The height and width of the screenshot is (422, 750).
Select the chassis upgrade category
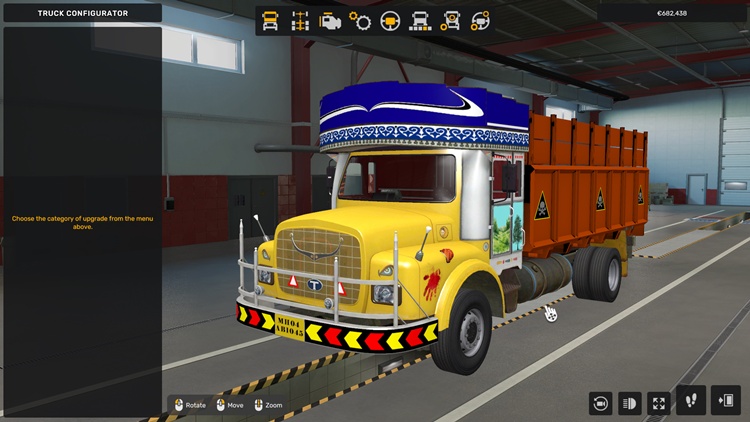point(299,20)
